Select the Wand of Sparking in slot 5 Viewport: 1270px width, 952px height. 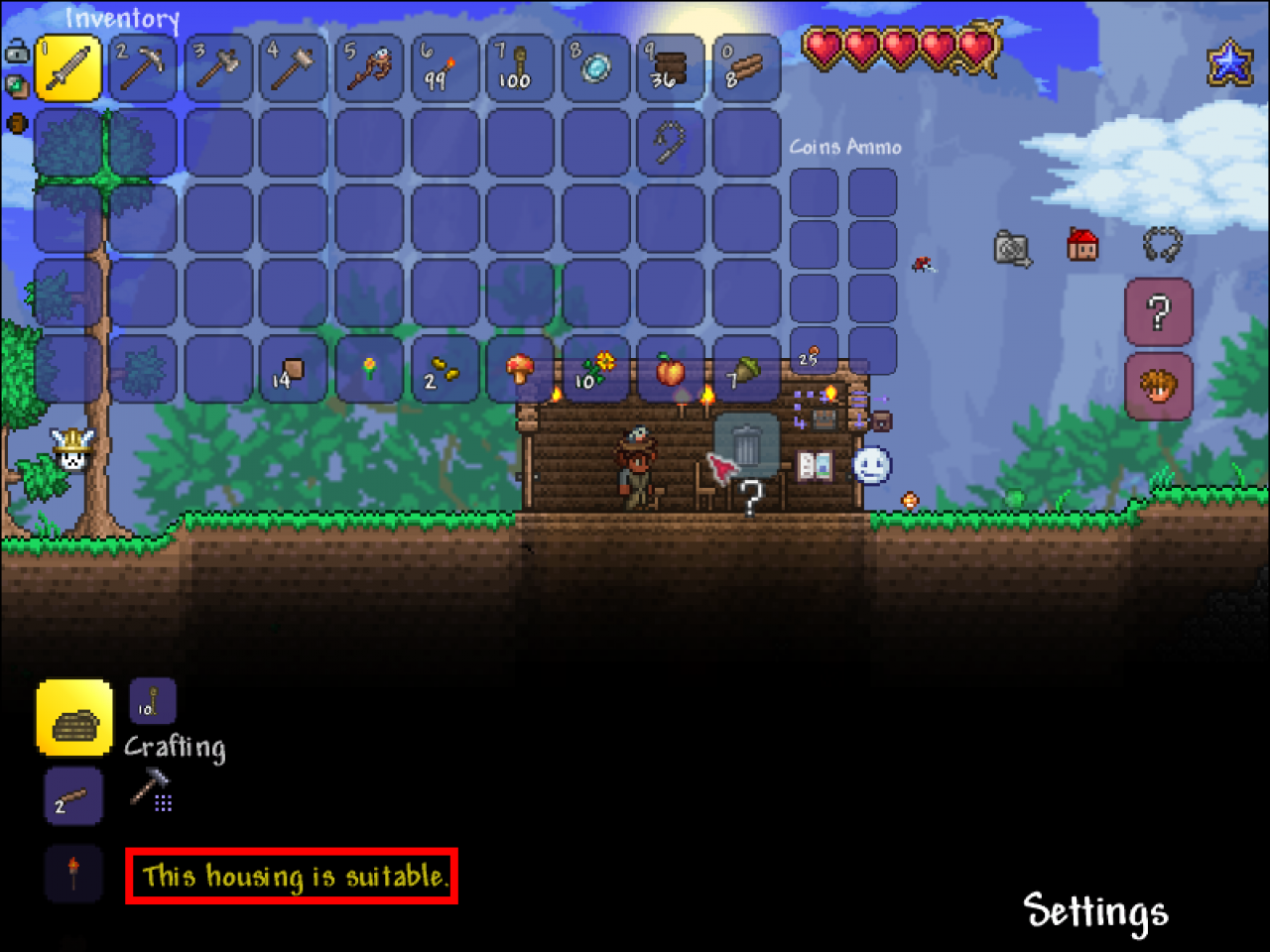click(368, 67)
